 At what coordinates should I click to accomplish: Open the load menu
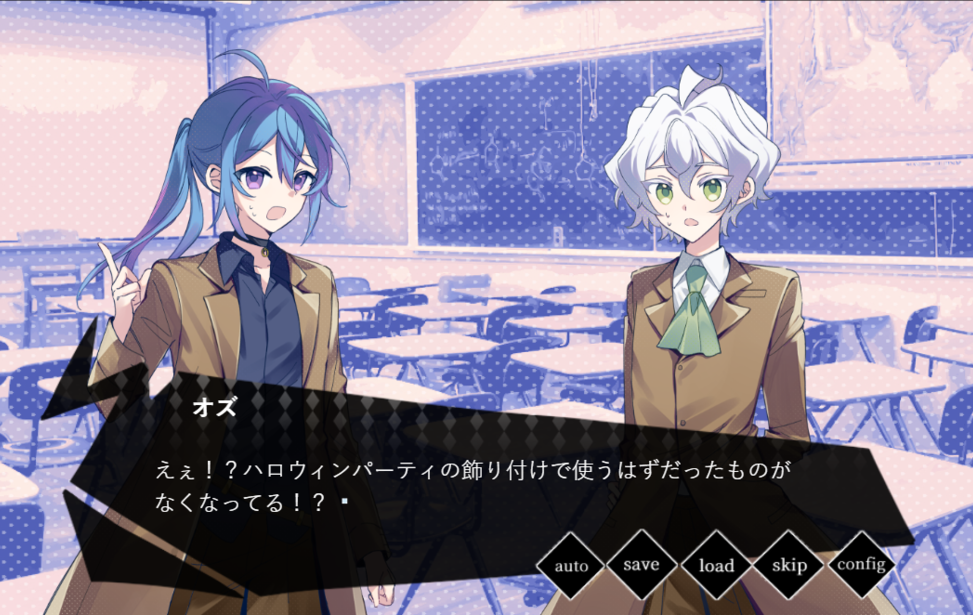tap(716, 566)
